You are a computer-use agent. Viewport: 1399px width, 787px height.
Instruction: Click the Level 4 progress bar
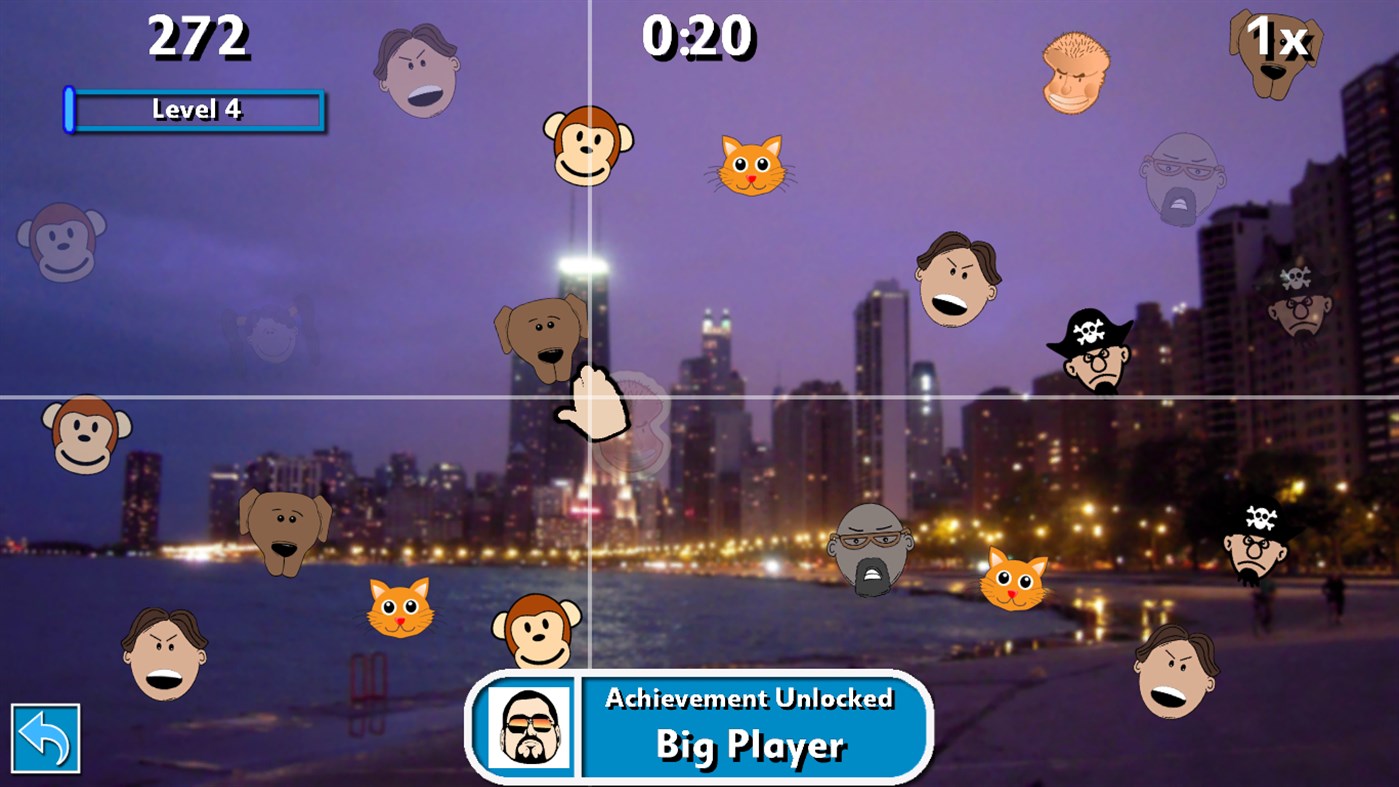coord(193,111)
